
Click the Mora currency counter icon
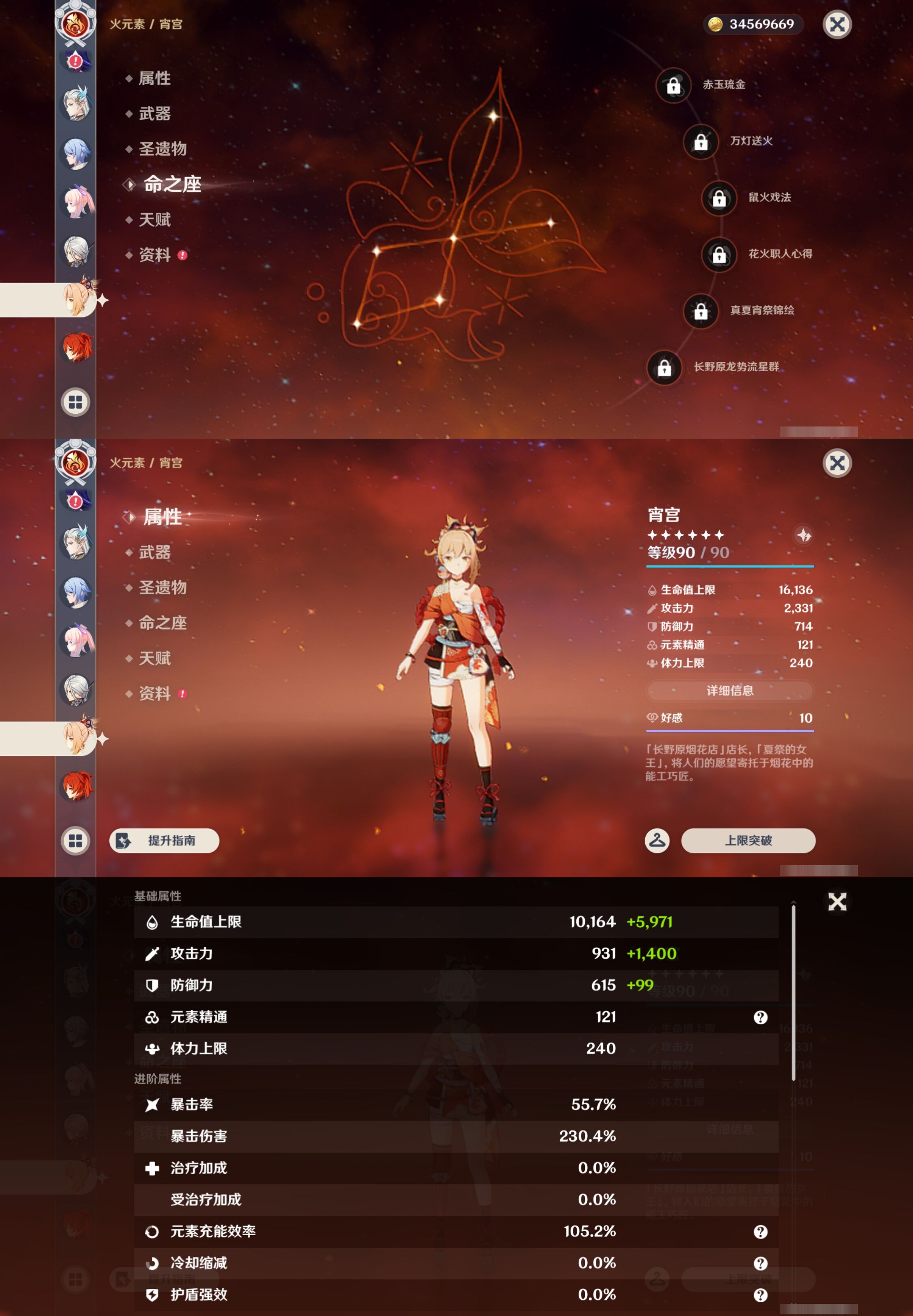click(715, 25)
